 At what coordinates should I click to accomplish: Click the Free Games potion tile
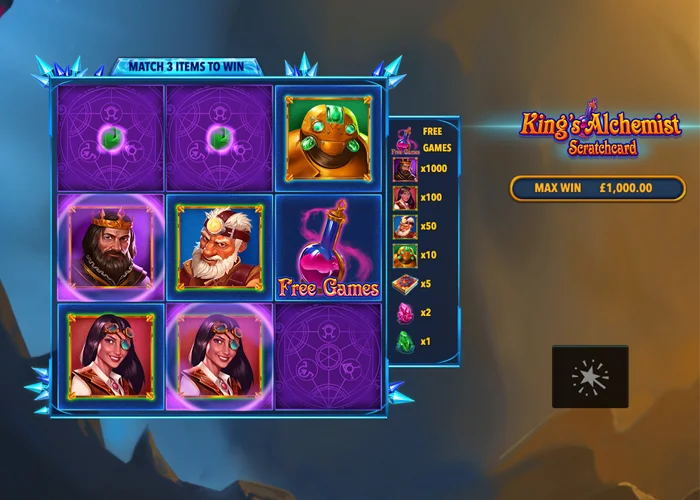pos(328,247)
